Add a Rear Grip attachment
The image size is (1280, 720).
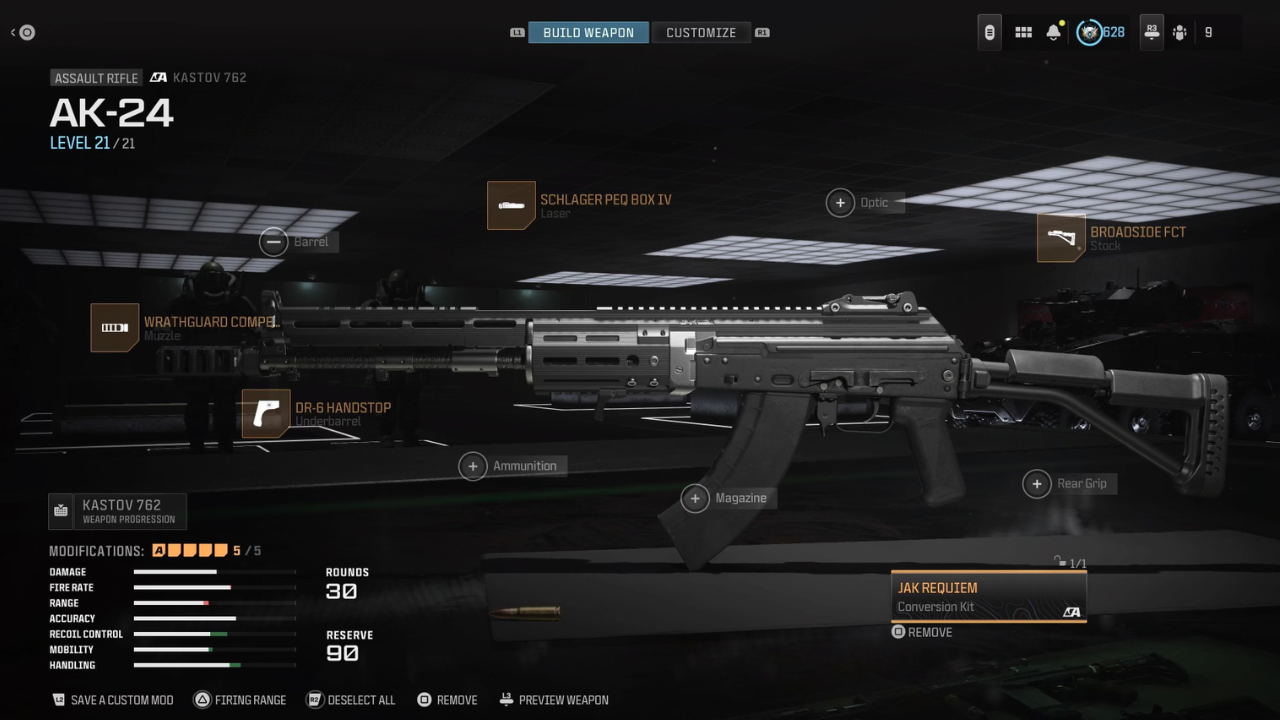(x=1037, y=484)
